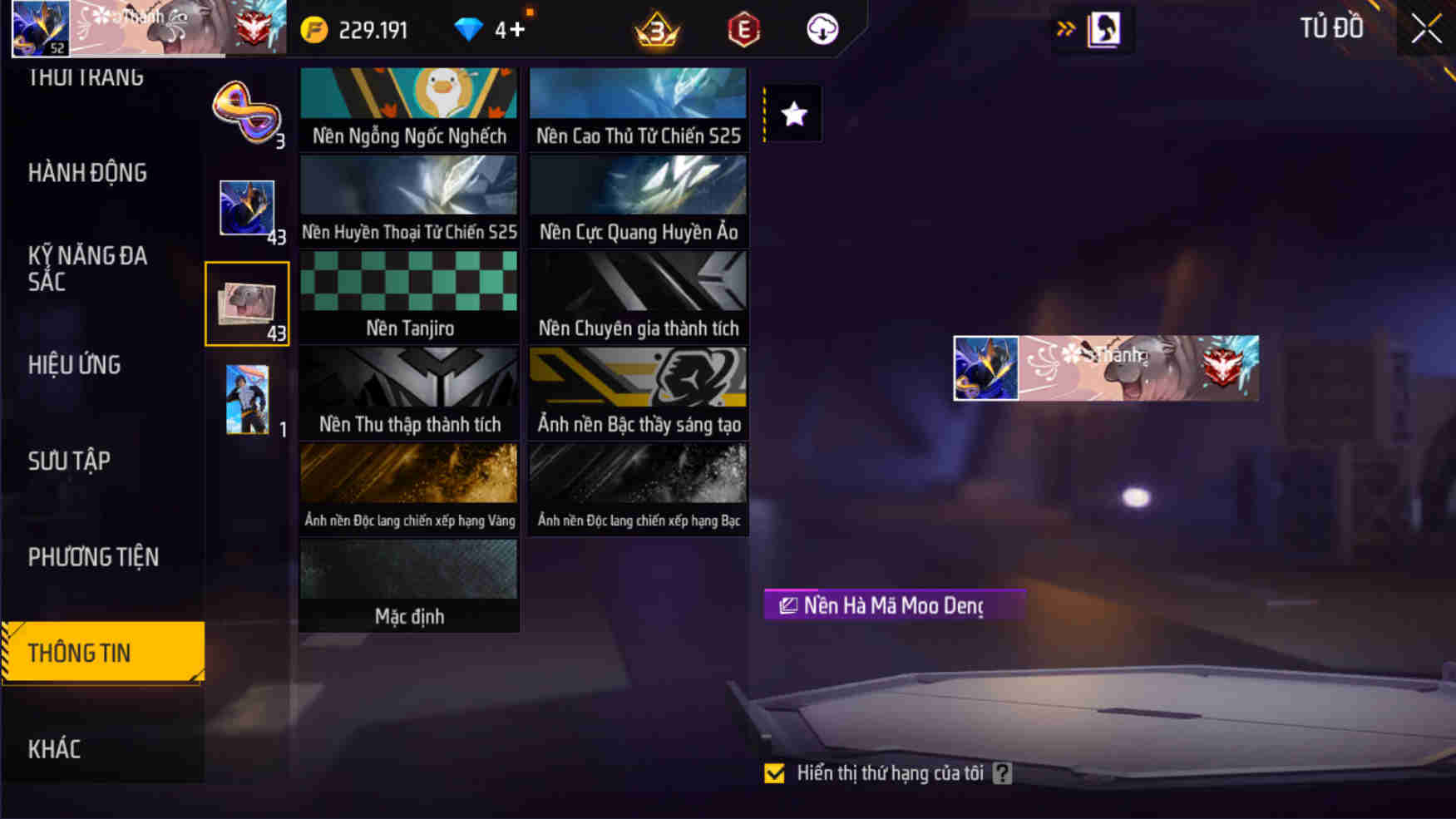Click the crown rank badge showing 3
1456x819 pixels.
[656, 28]
